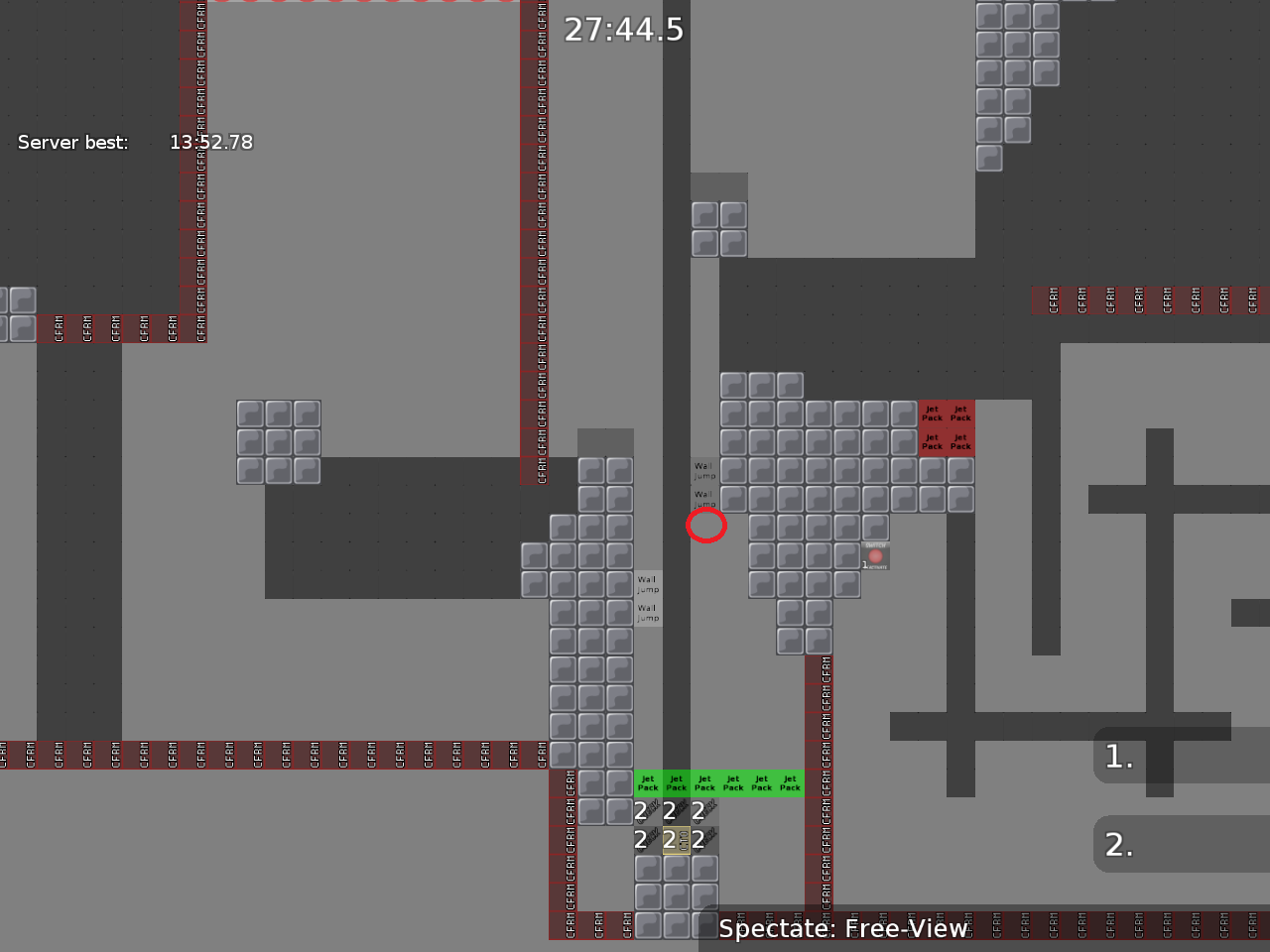Click a red Jet Pack tile
The image size is (1270, 952).
(932, 414)
